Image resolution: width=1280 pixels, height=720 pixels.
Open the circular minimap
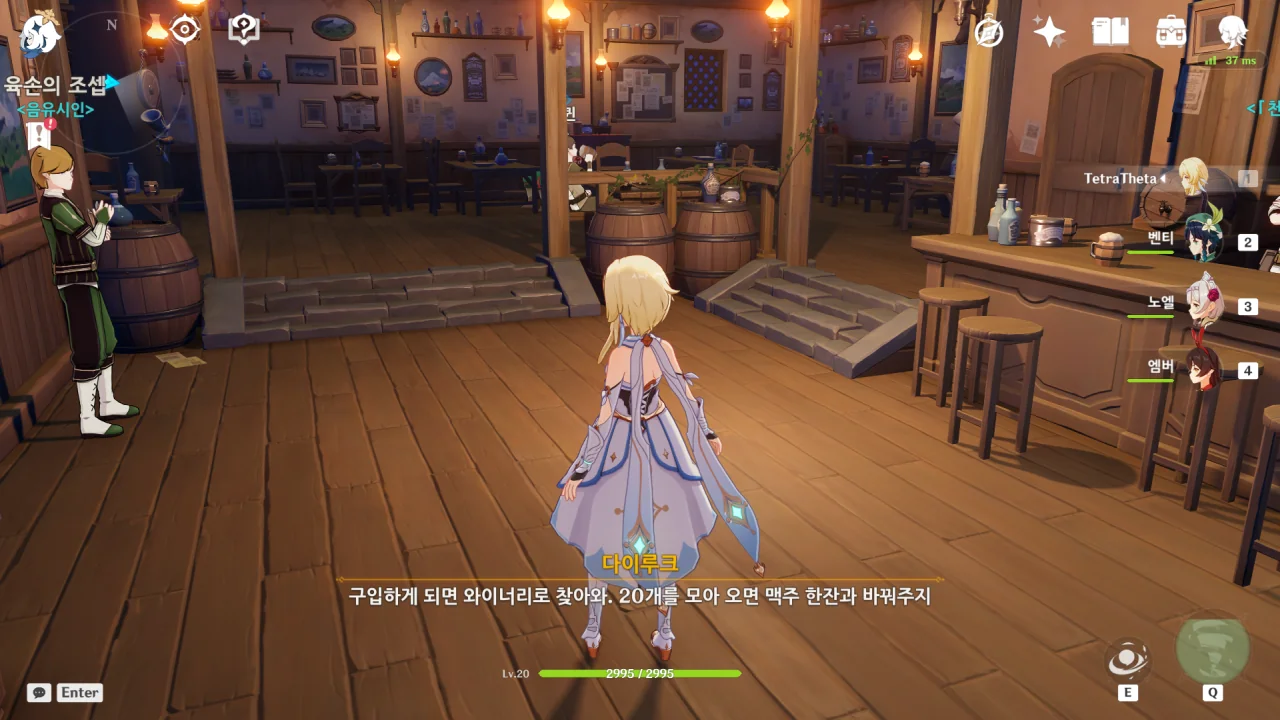point(118,90)
